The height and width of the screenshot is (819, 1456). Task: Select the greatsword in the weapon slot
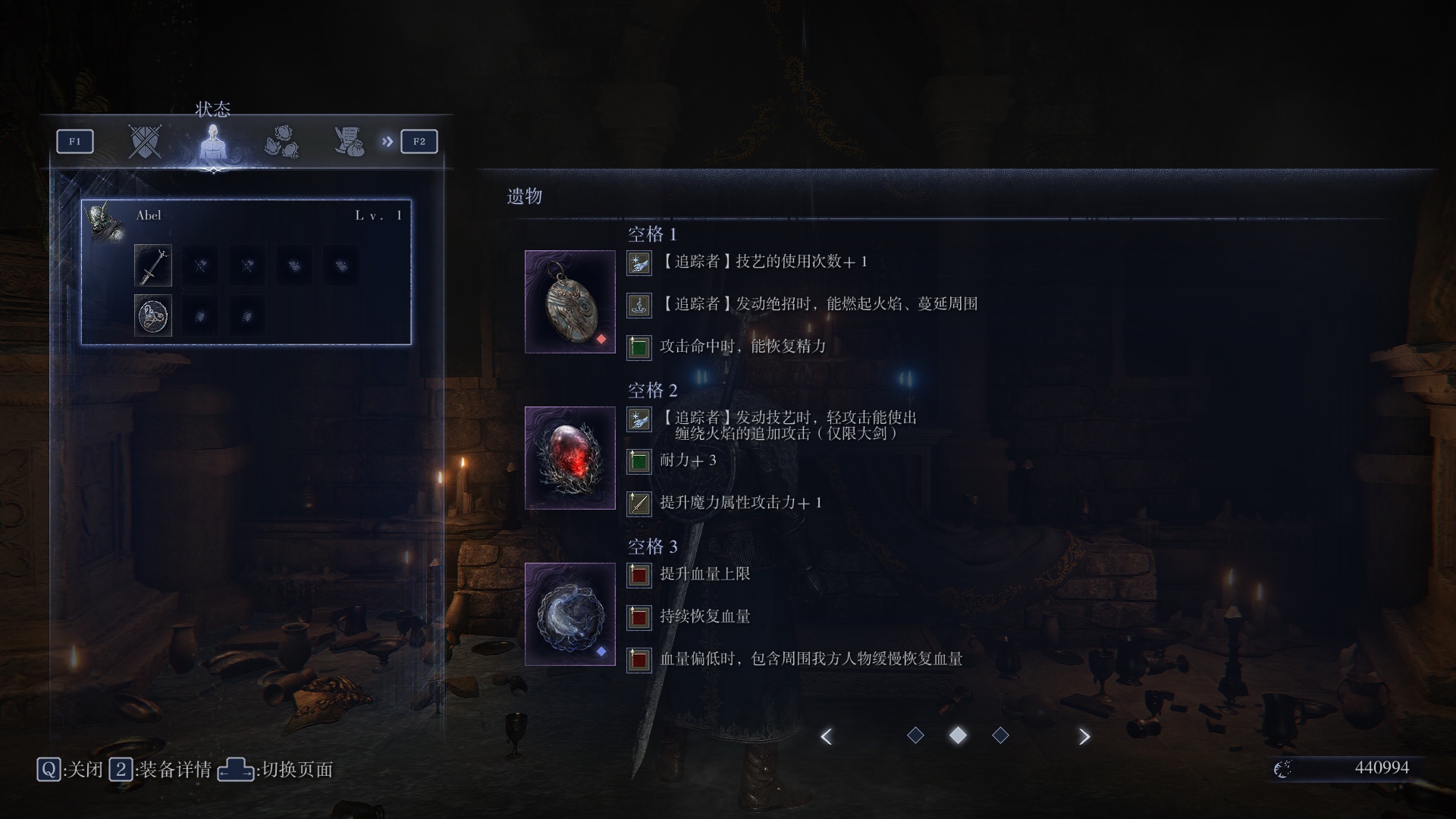coord(152,265)
